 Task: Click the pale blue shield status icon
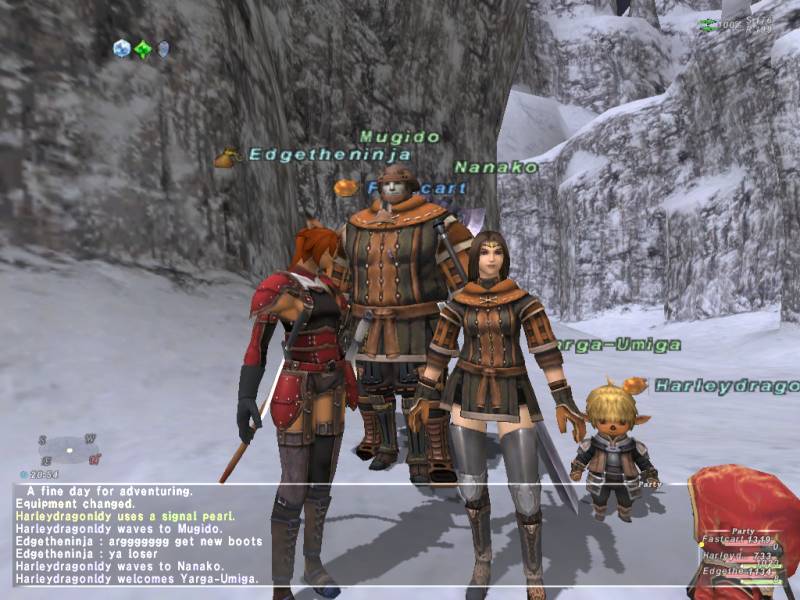(x=163, y=48)
